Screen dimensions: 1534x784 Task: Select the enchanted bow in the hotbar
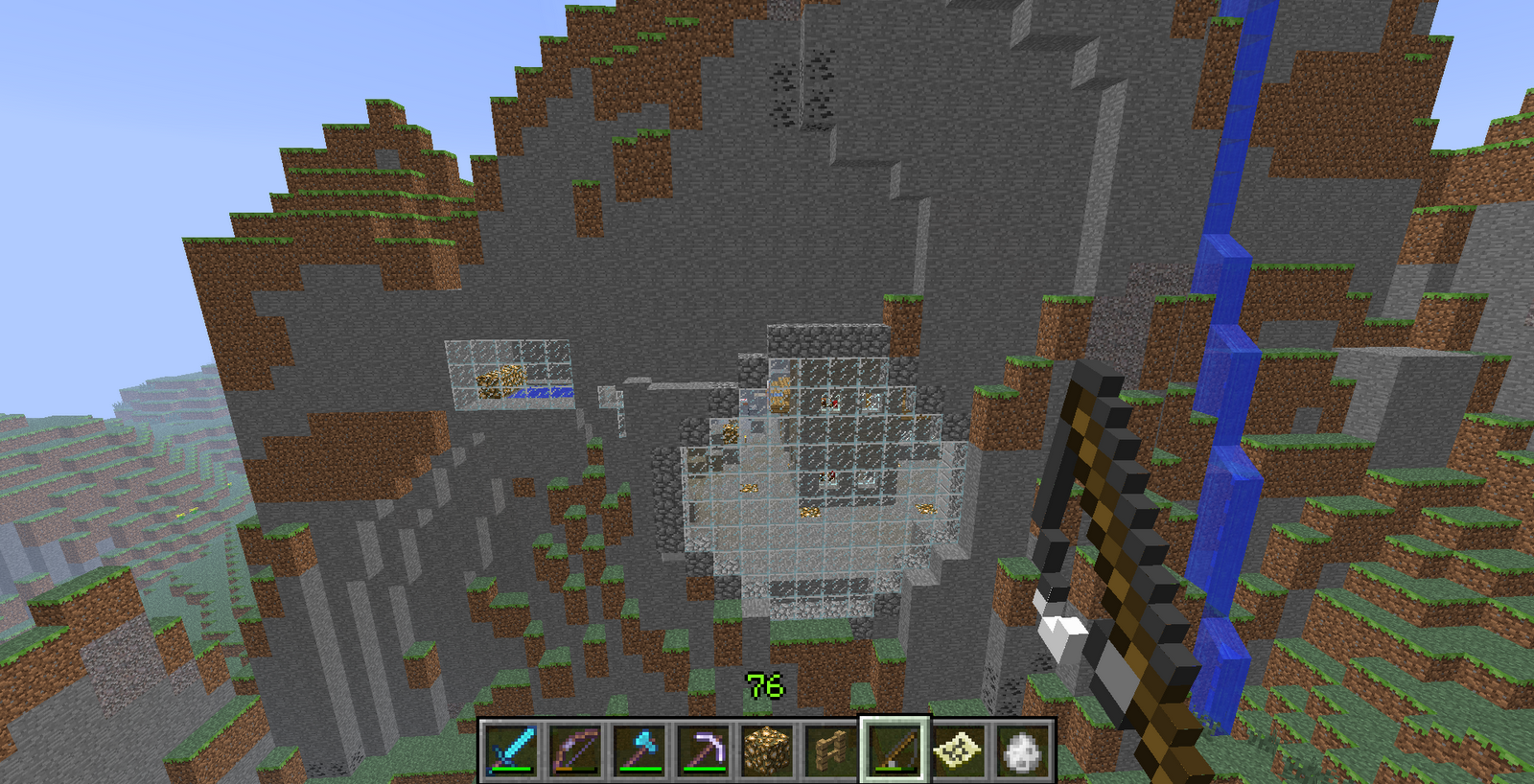click(576, 752)
